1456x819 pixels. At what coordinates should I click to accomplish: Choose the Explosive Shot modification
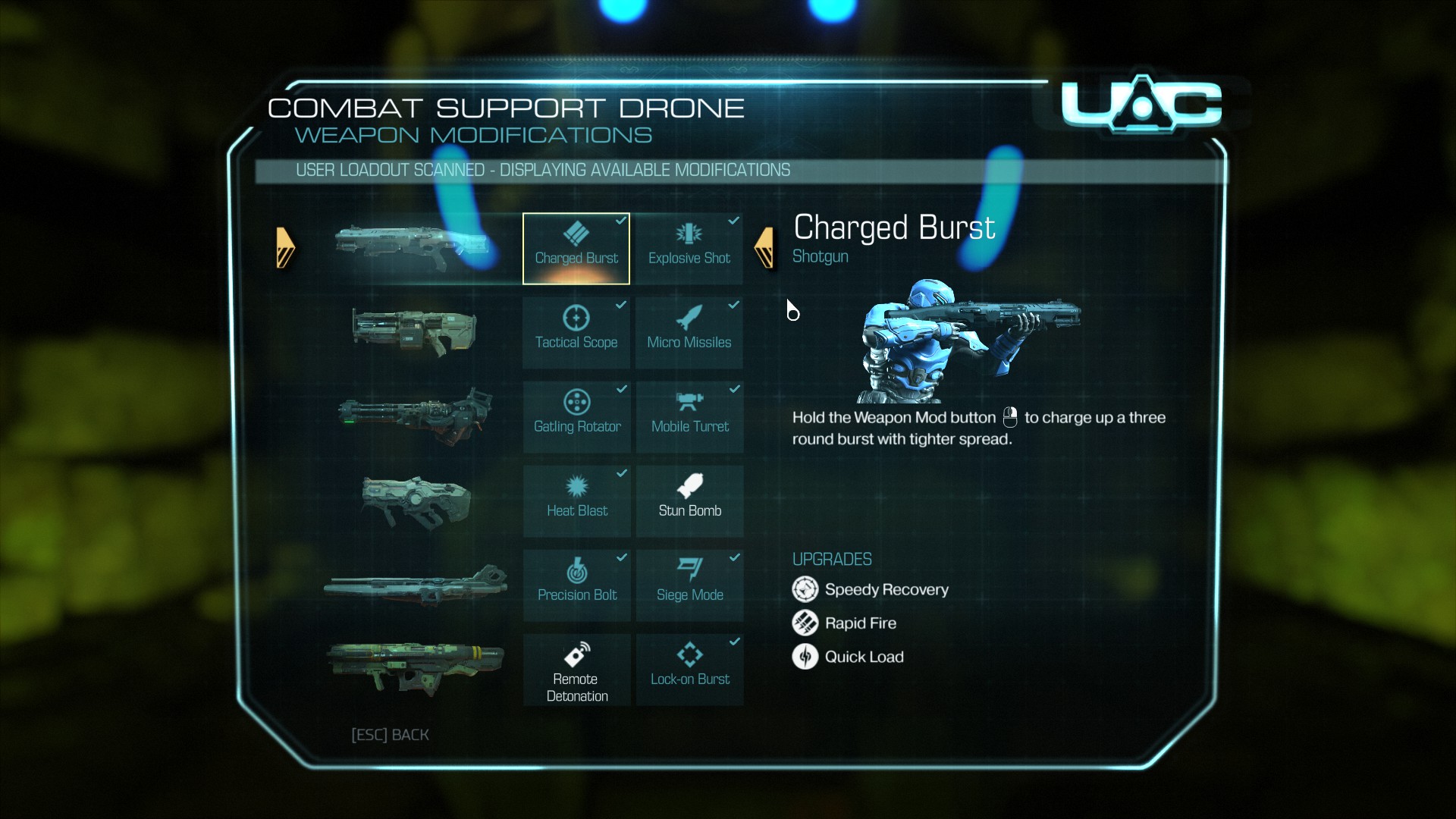coord(689,249)
